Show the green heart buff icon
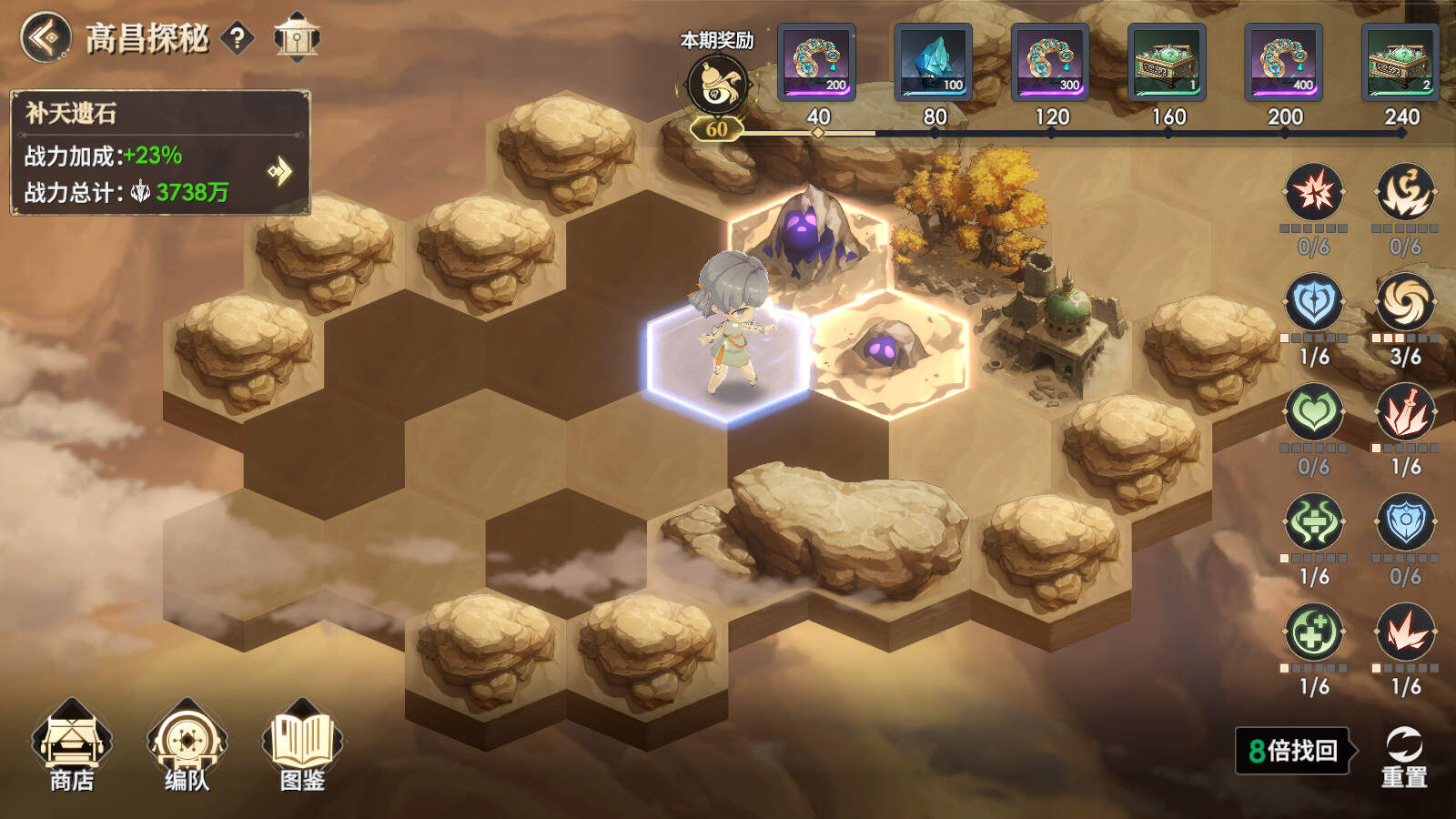The height and width of the screenshot is (819, 1456). [x=1314, y=412]
